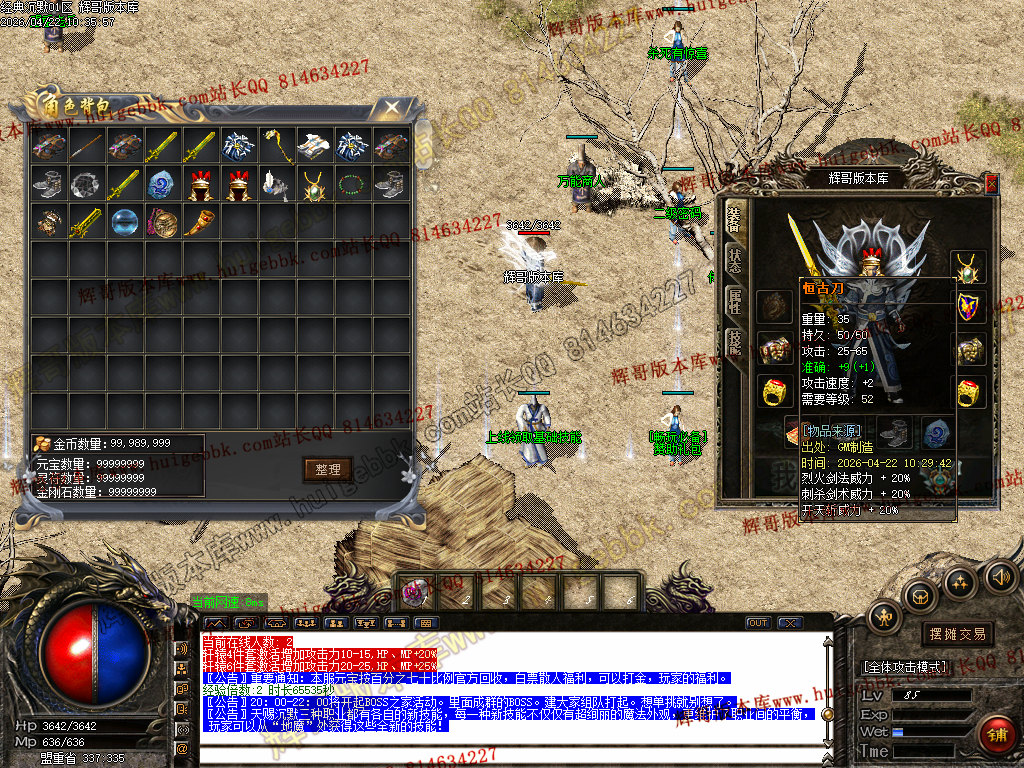Close the character equipment panel

991,183
